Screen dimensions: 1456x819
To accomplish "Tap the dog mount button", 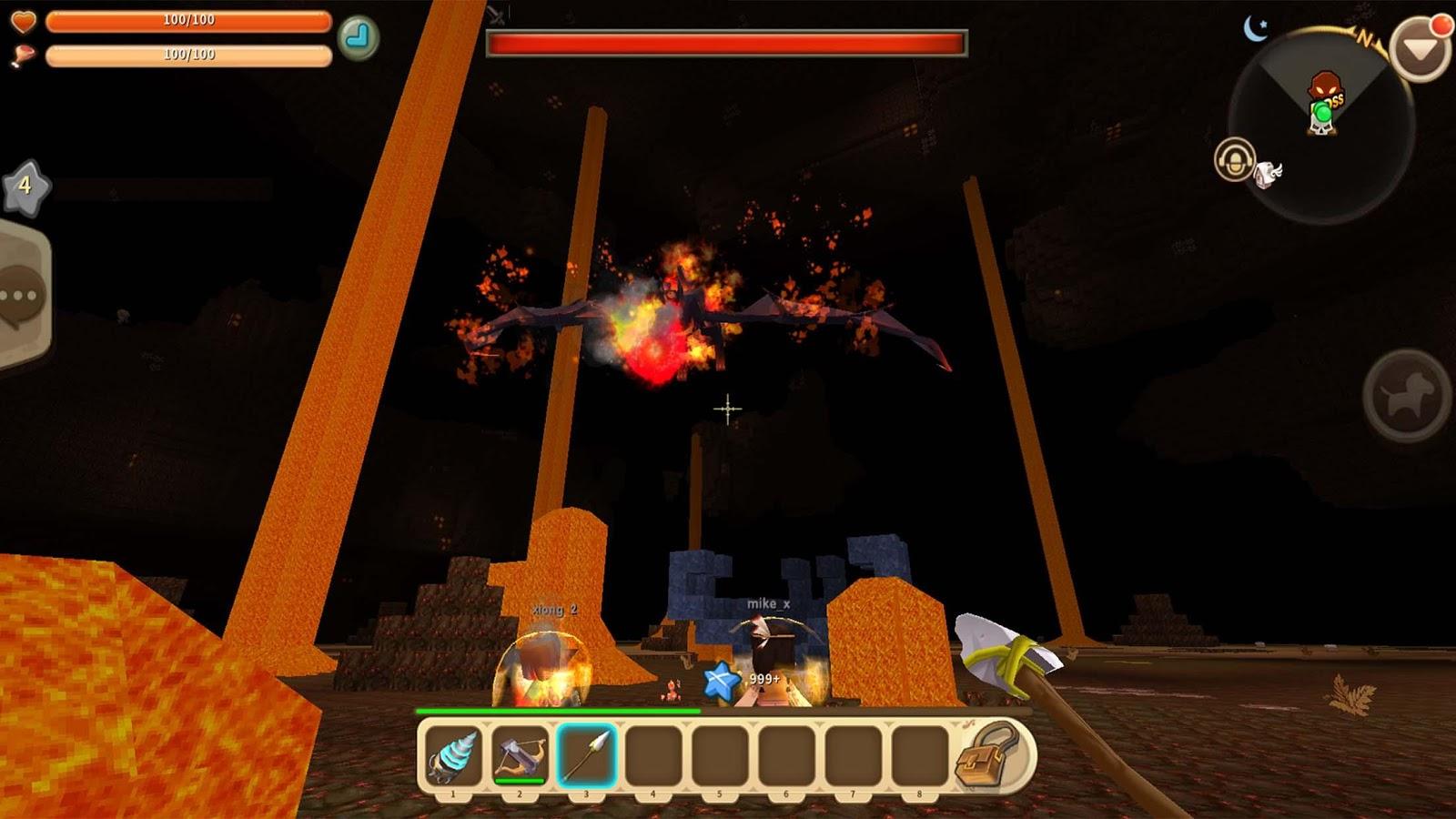I will pos(1407,395).
